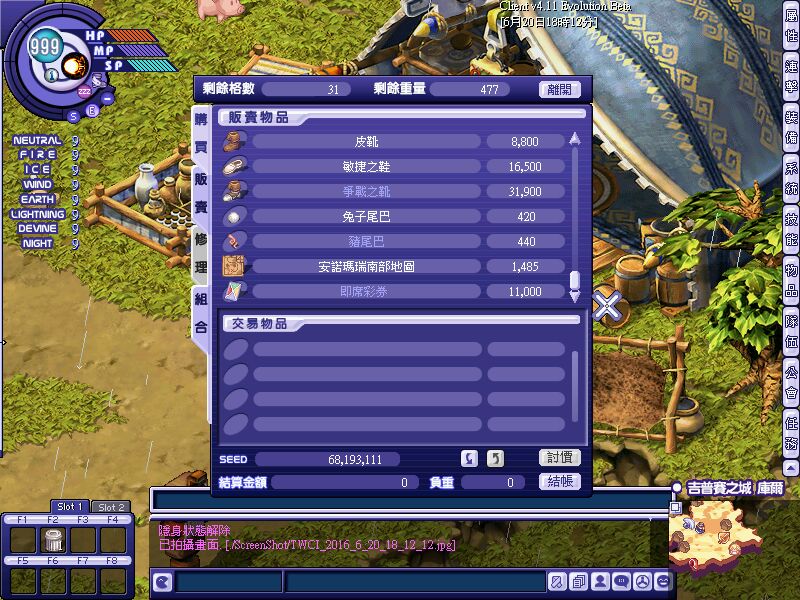Select the trash can in hotbar F2
The image size is (800, 600).
coord(54,541)
